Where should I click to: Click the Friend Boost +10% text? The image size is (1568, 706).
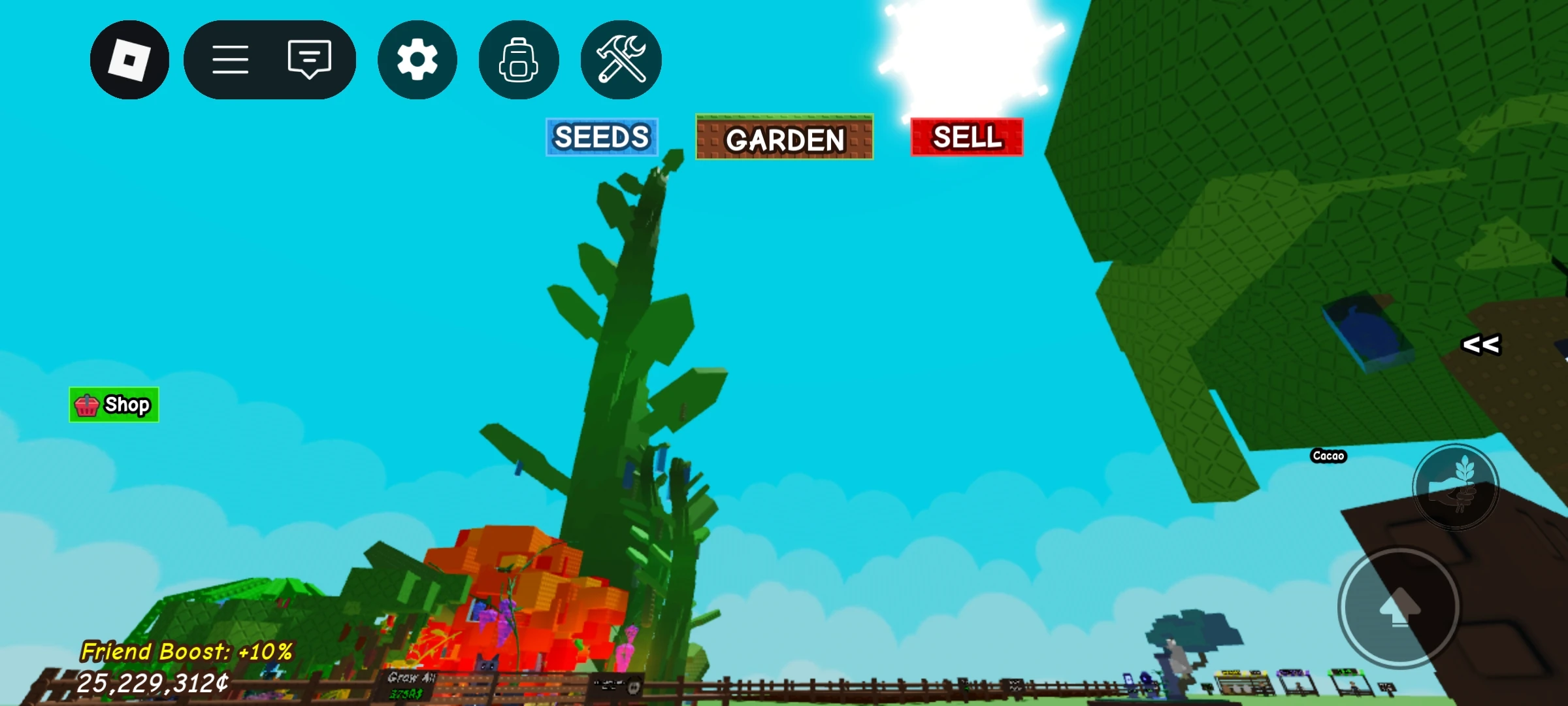tap(187, 651)
